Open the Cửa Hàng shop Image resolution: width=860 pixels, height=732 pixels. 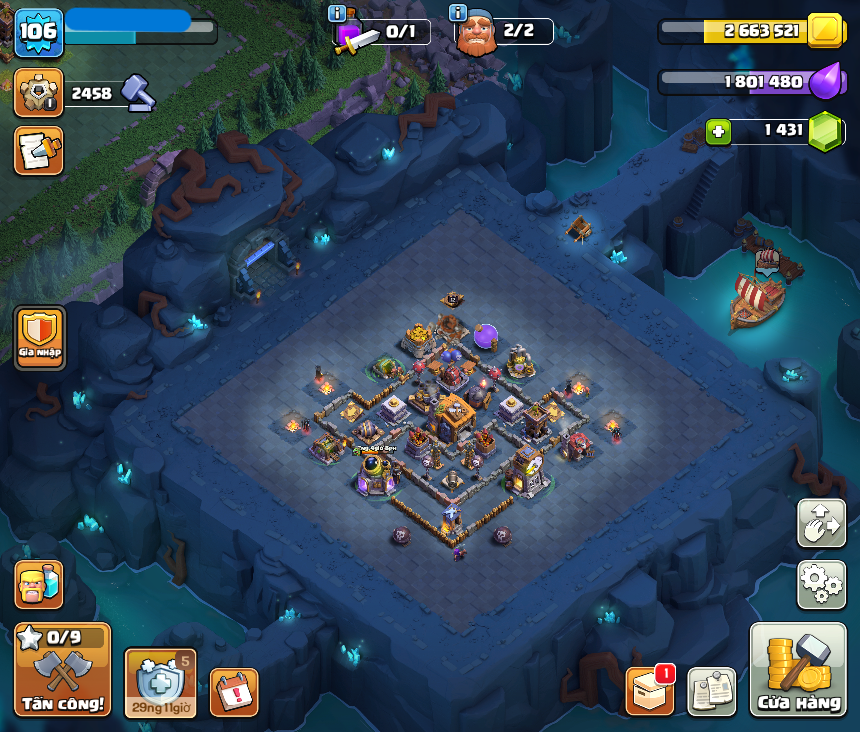point(797,669)
